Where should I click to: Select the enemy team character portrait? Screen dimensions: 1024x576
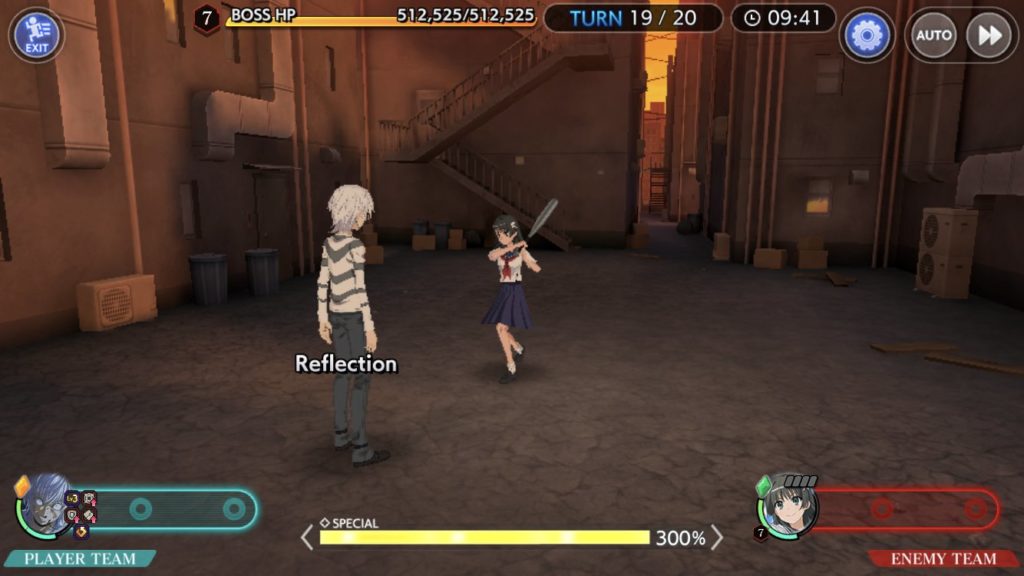(789, 506)
